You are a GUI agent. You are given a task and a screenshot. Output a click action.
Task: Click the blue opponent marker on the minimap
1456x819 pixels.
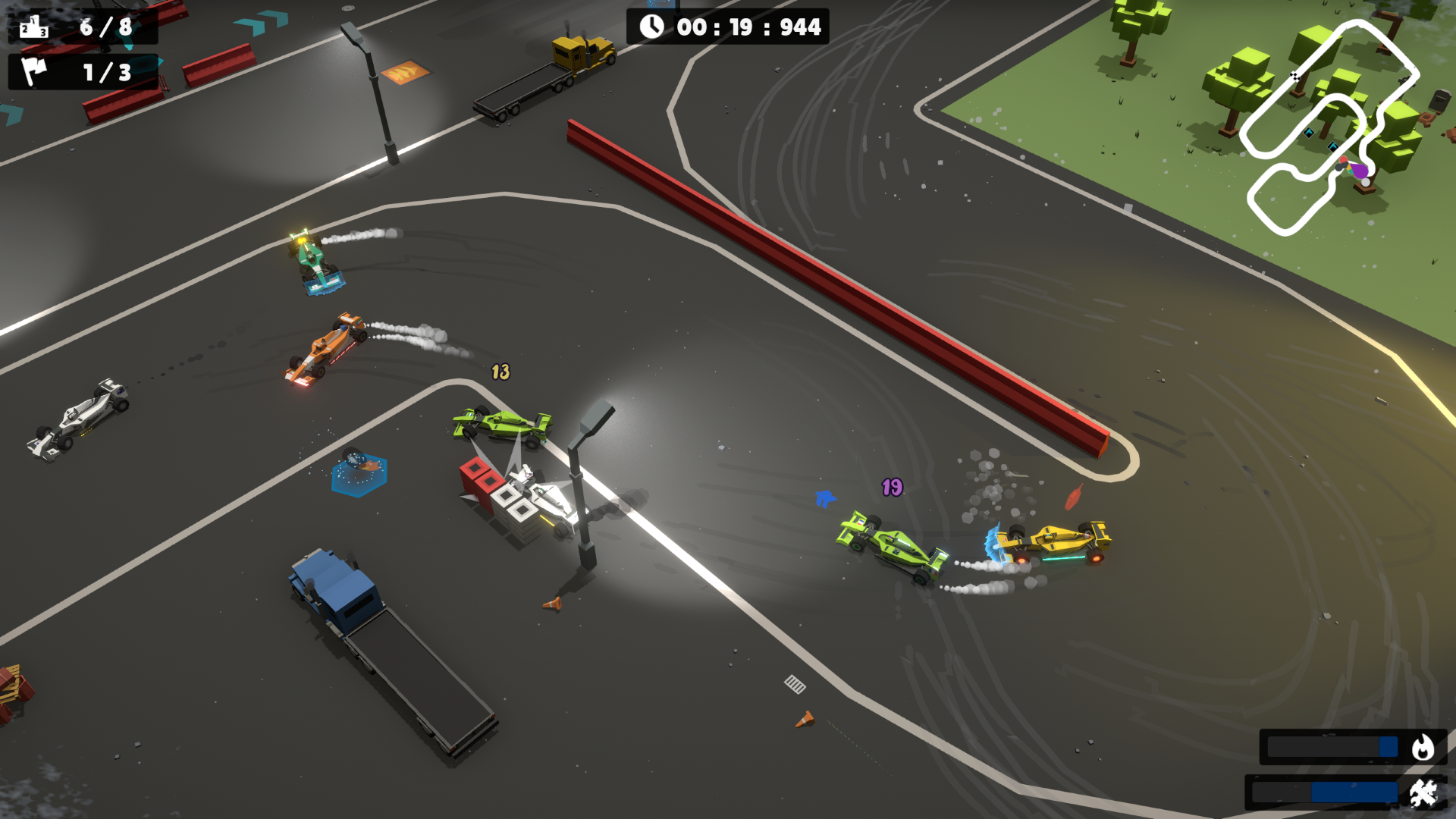click(x=1310, y=133)
